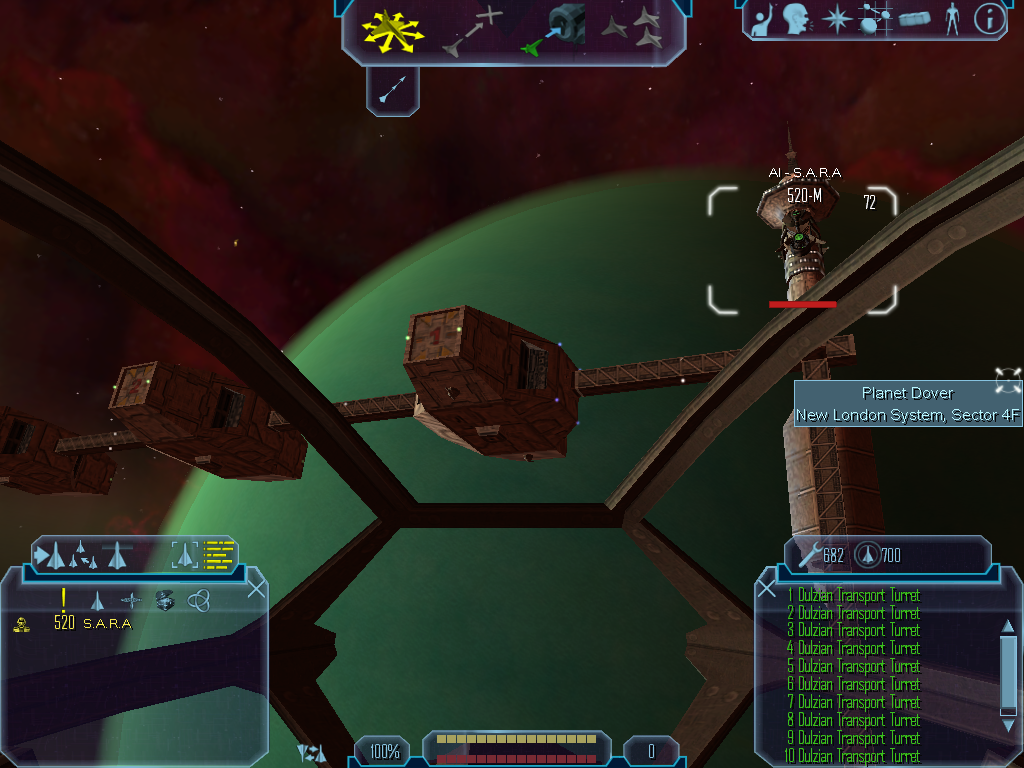Open the star-shaped Nav Map icon
The width and height of the screenshot is (1024, 768).
[836, 19]
